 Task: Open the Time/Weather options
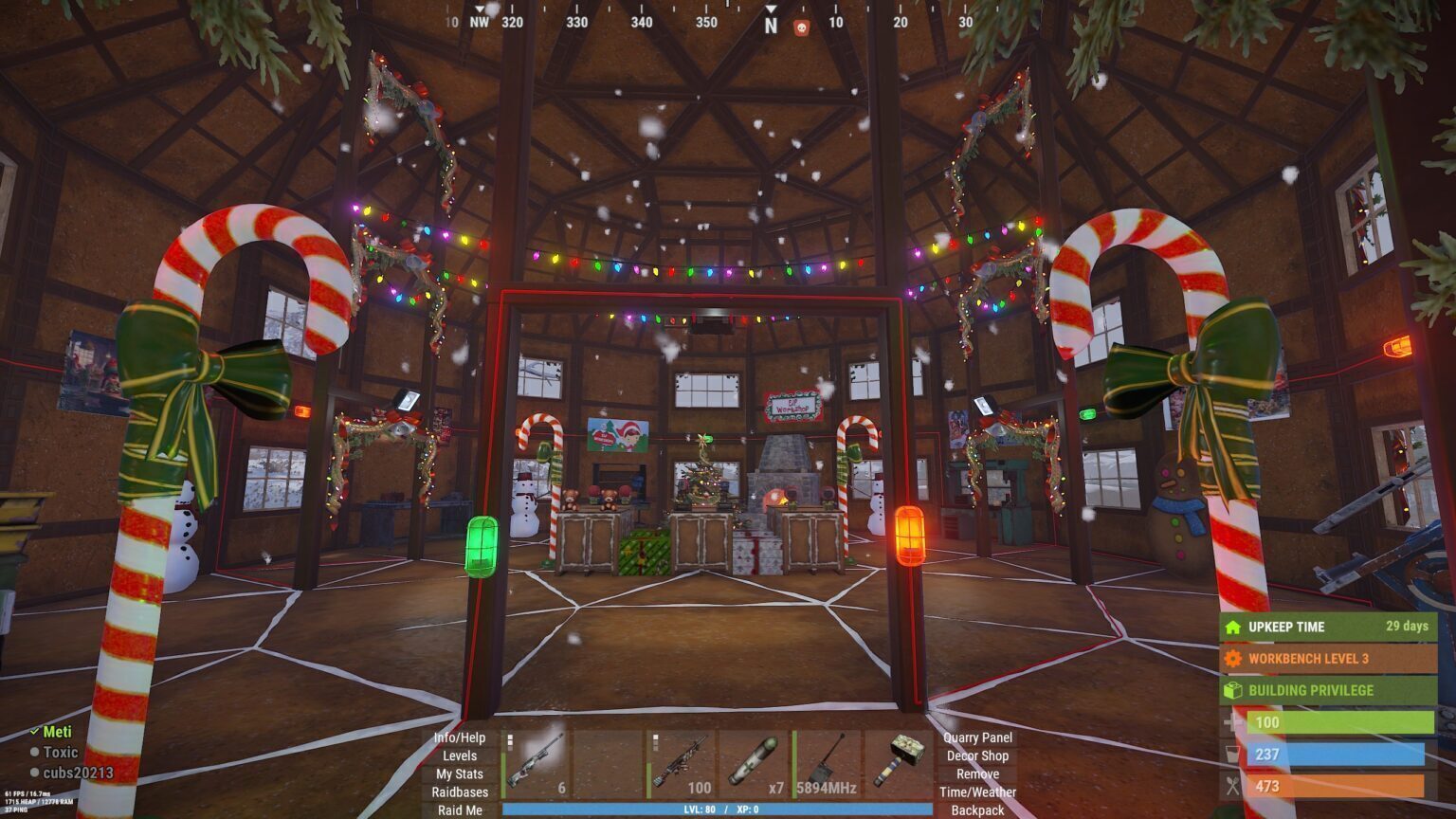click(x=978, y=790)
